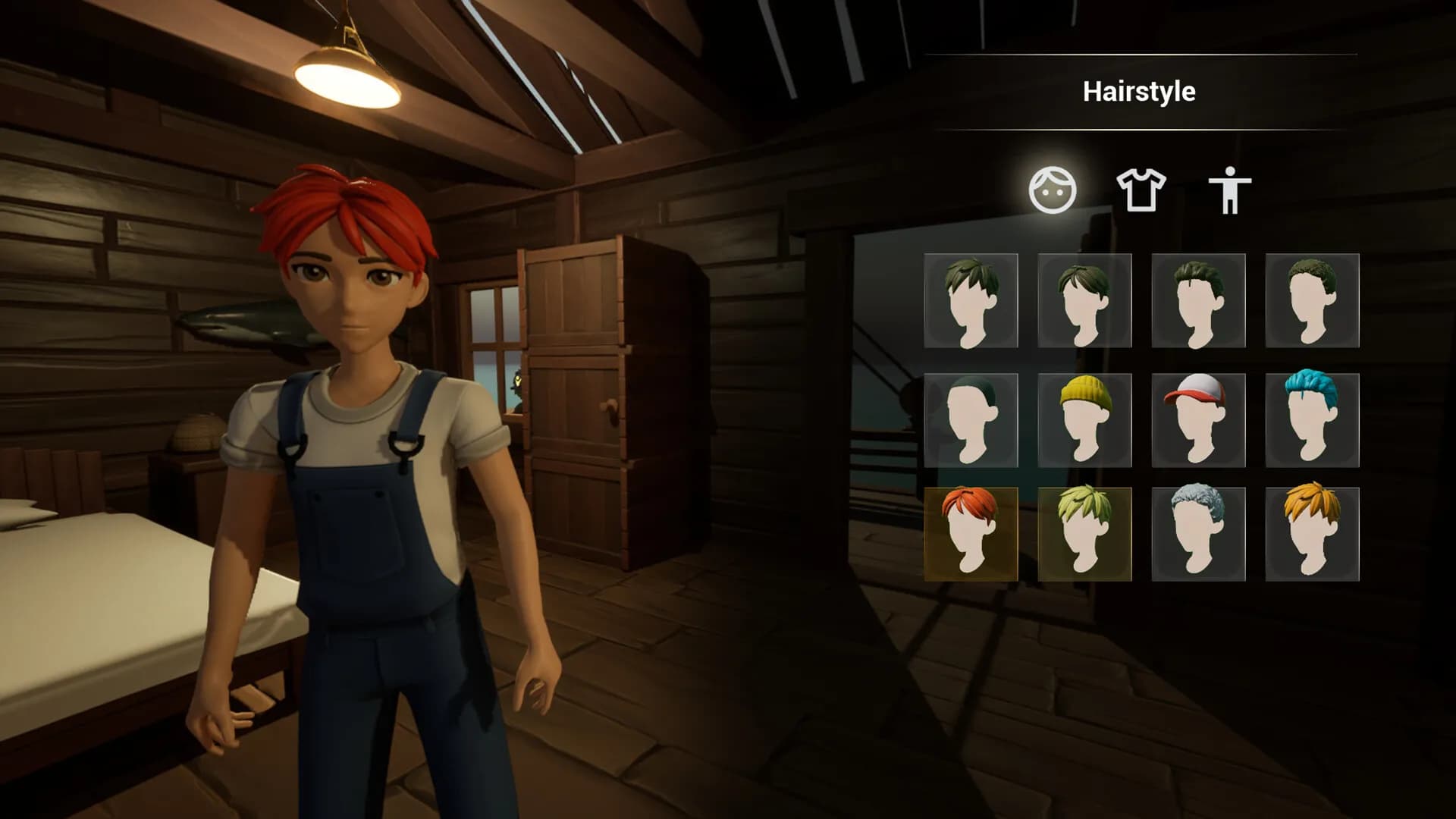Select the red messy hair tile
The image size is (1456, 819).
coord(971,534)
